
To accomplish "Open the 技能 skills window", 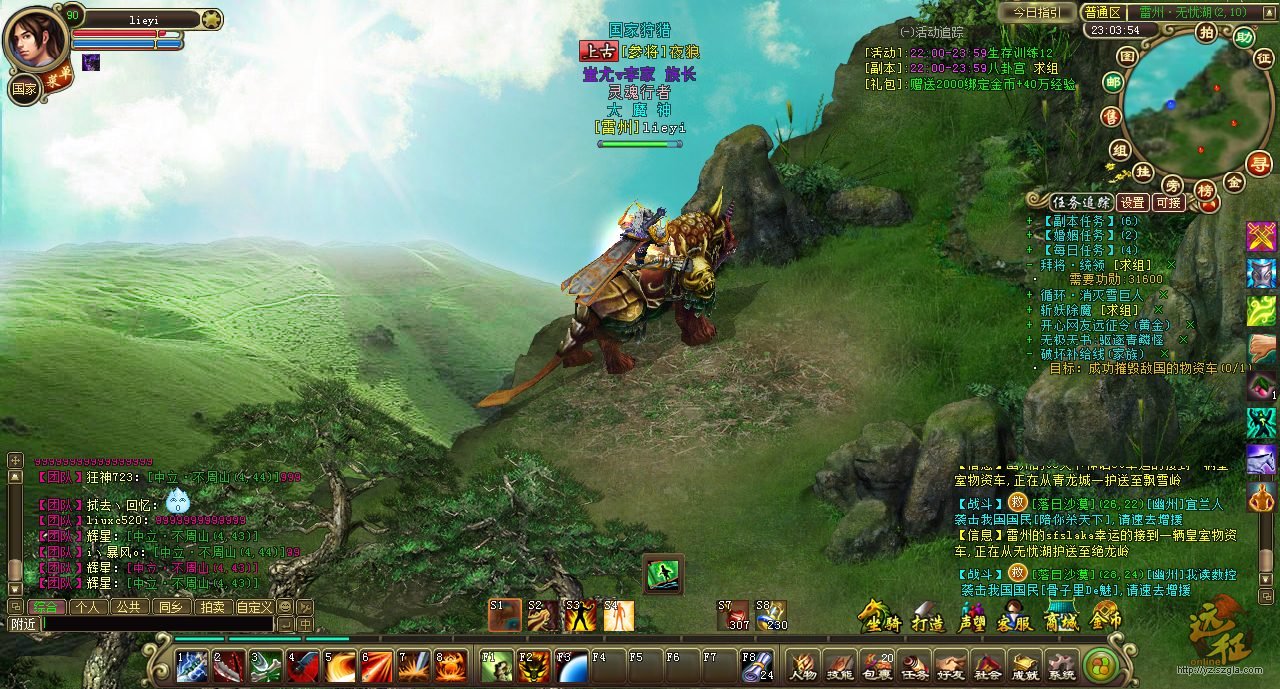I will coord(838,665).
